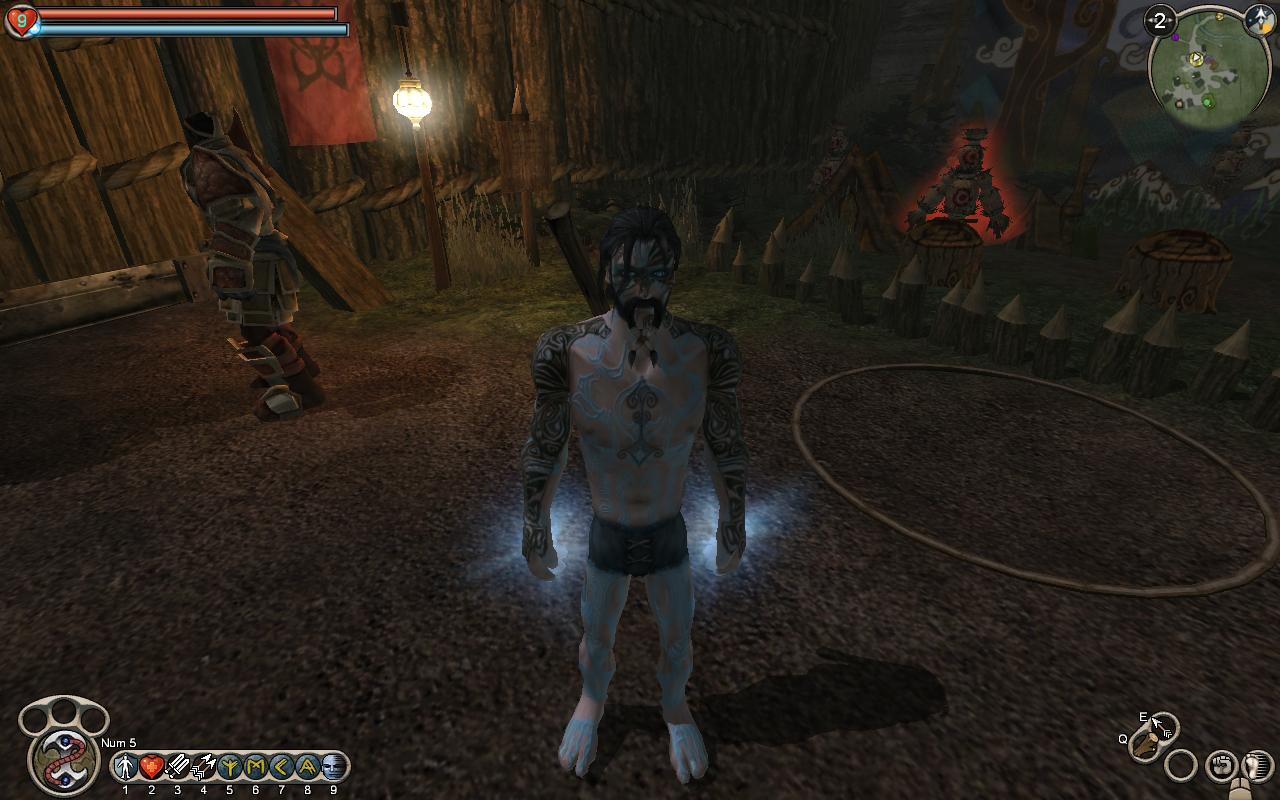Click the minimap zoom level 2 indicator
This screenshot has height=800, width=1280.
(x=1160, y=20)
